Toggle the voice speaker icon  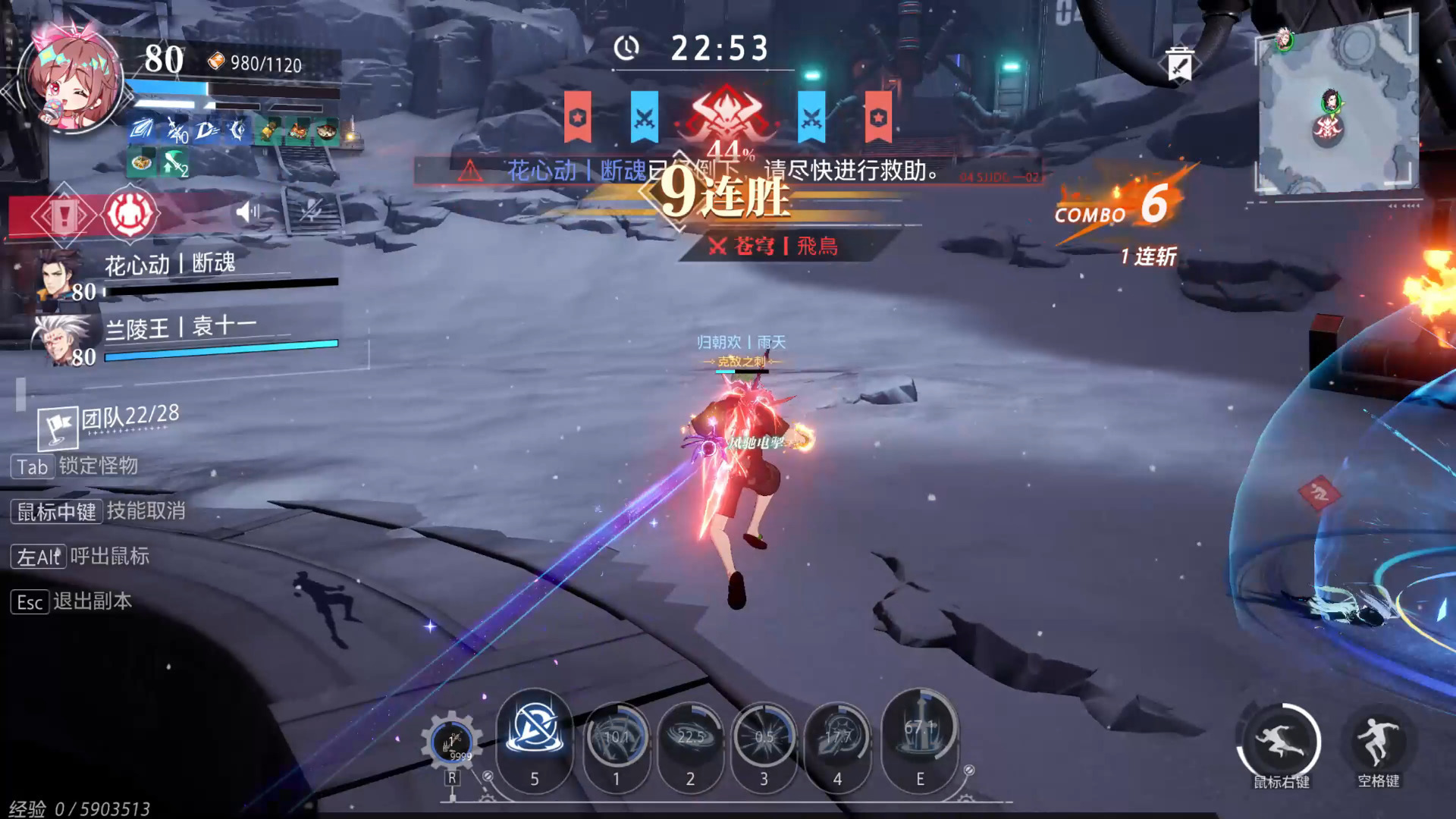[x=247, y=212]
